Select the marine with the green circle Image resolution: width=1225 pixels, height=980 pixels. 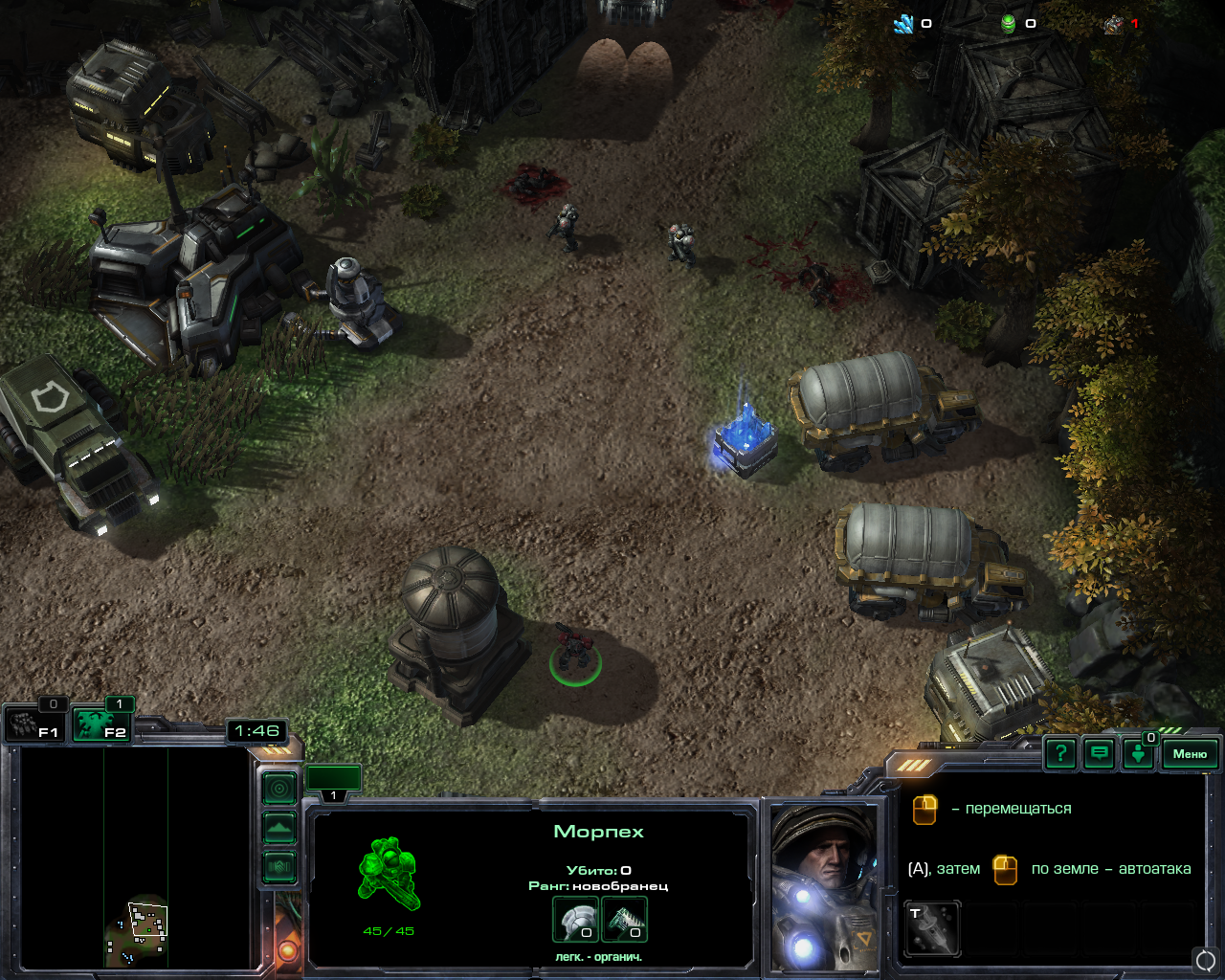point(574,653)
